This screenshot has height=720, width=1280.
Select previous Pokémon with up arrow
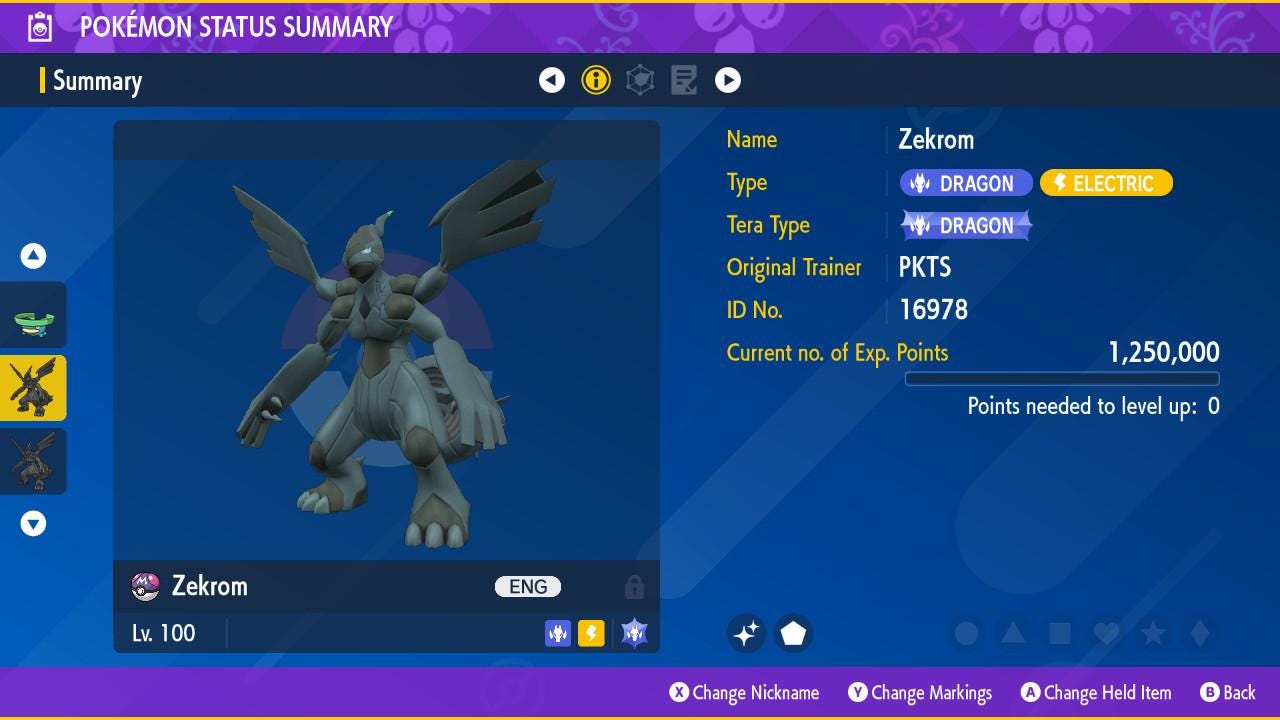pyautogui.click(x=34, y=256)
